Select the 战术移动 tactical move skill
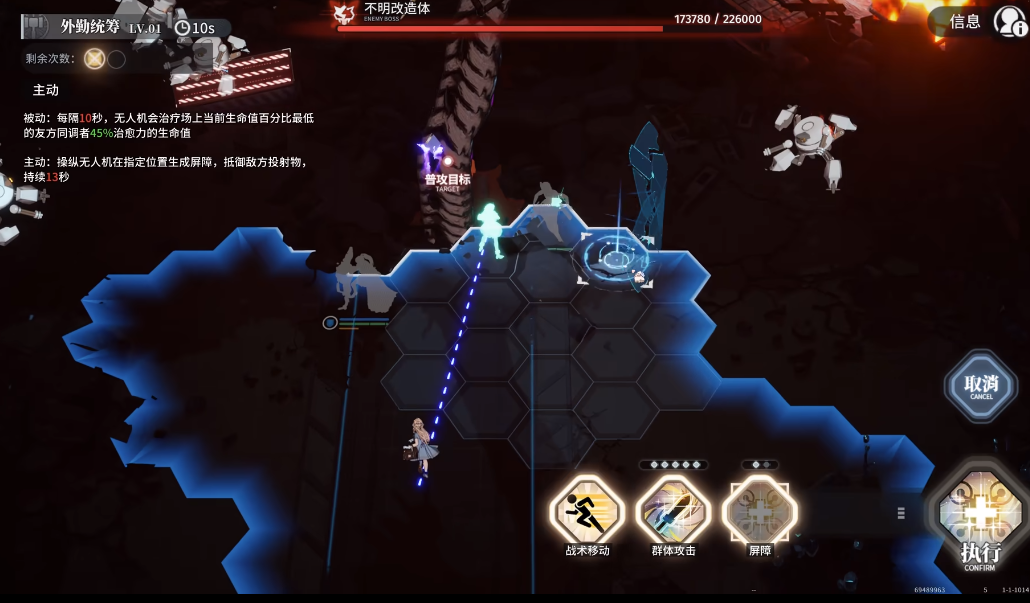 [587, 511]
